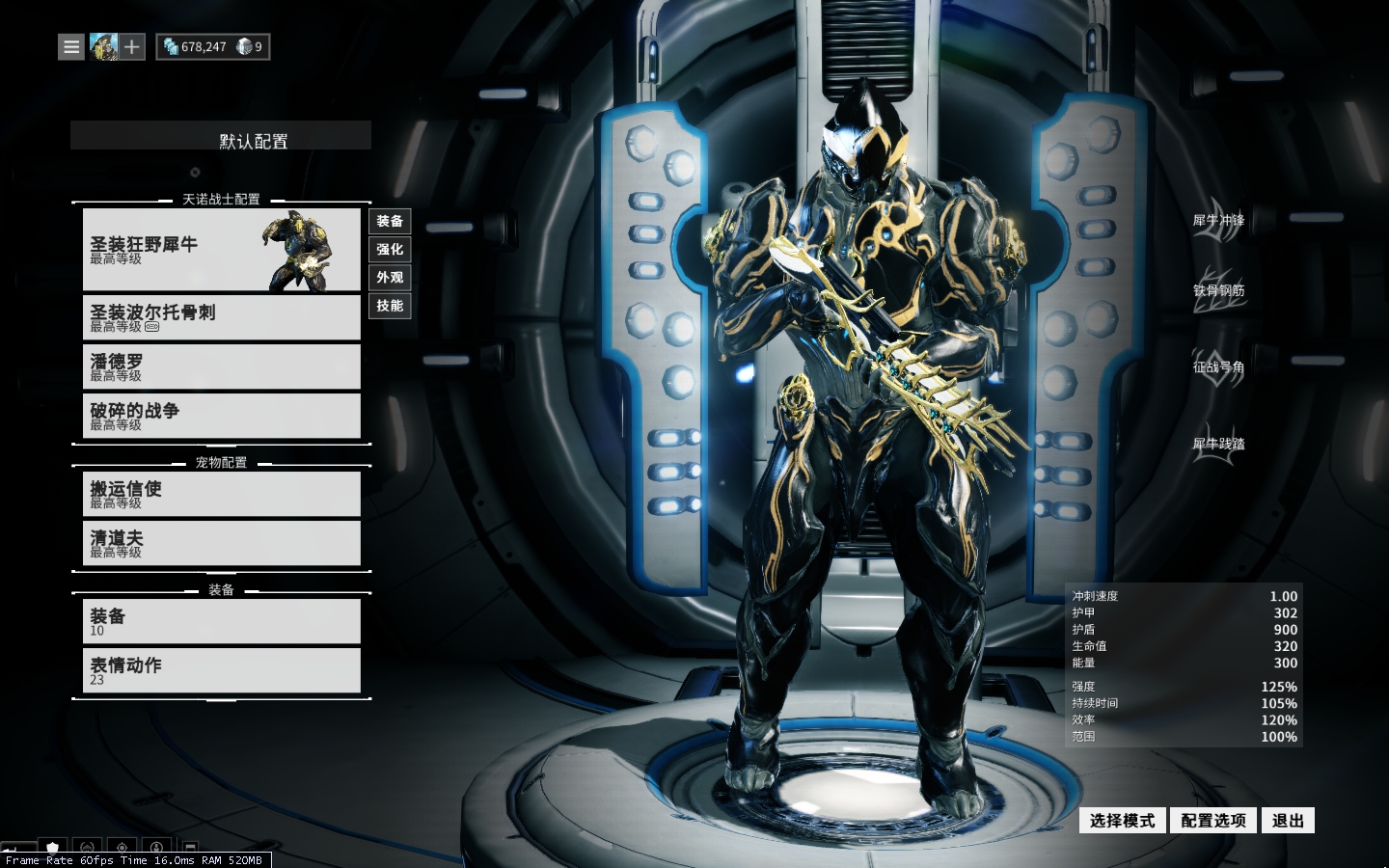Exit with the 退出 button
The image size is (1389, 868).
coord(1288,821)
